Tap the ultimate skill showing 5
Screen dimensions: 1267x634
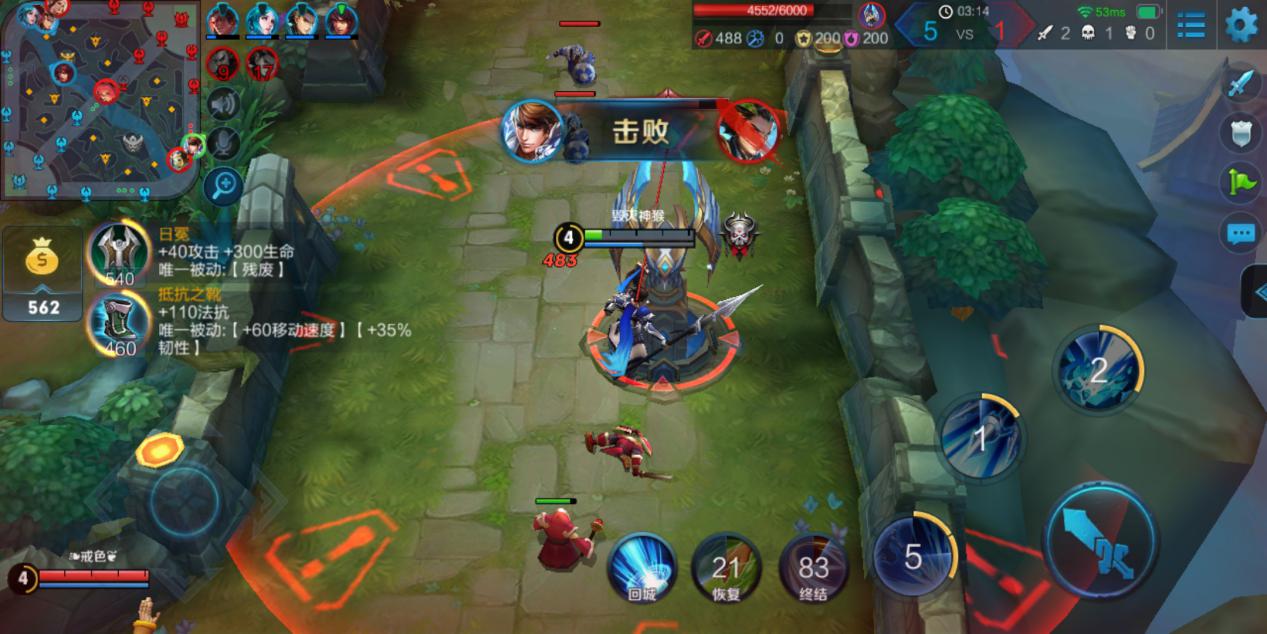click(x=914, y=556)
